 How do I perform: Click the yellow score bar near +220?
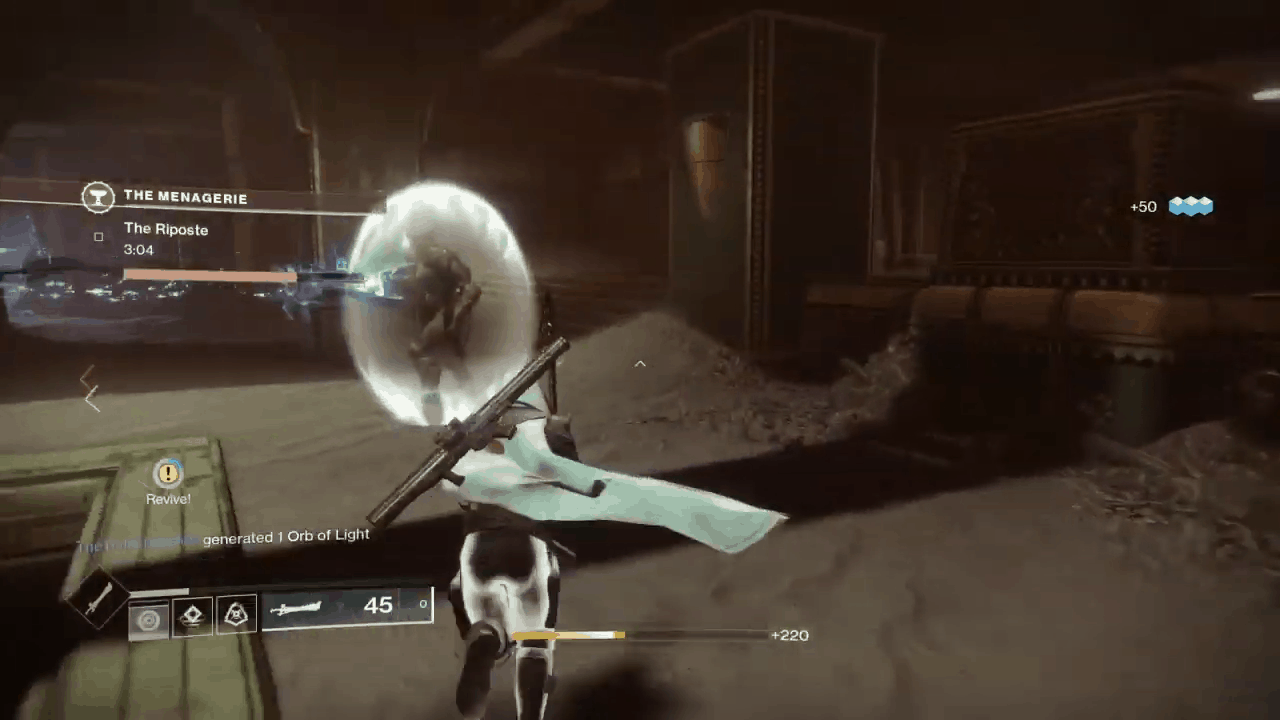pos(567,635)
